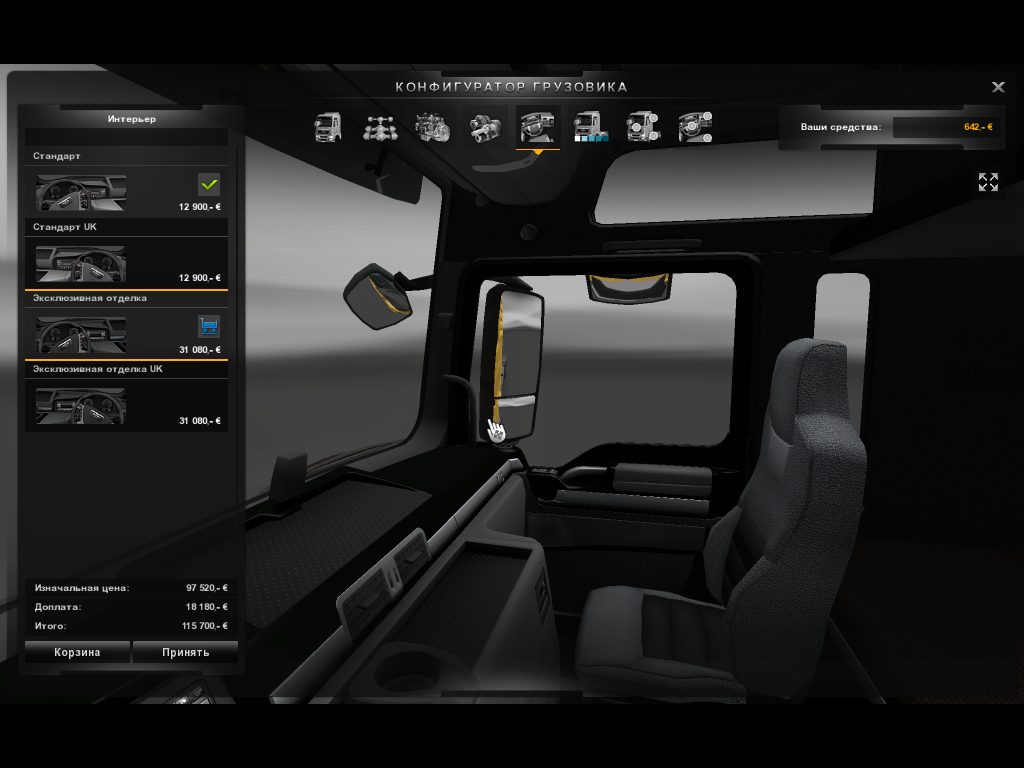Open the truck cabin configuration tab
Image resolution: width=1024 pixels, height=768 pixels.
click(x=328, y=127)
